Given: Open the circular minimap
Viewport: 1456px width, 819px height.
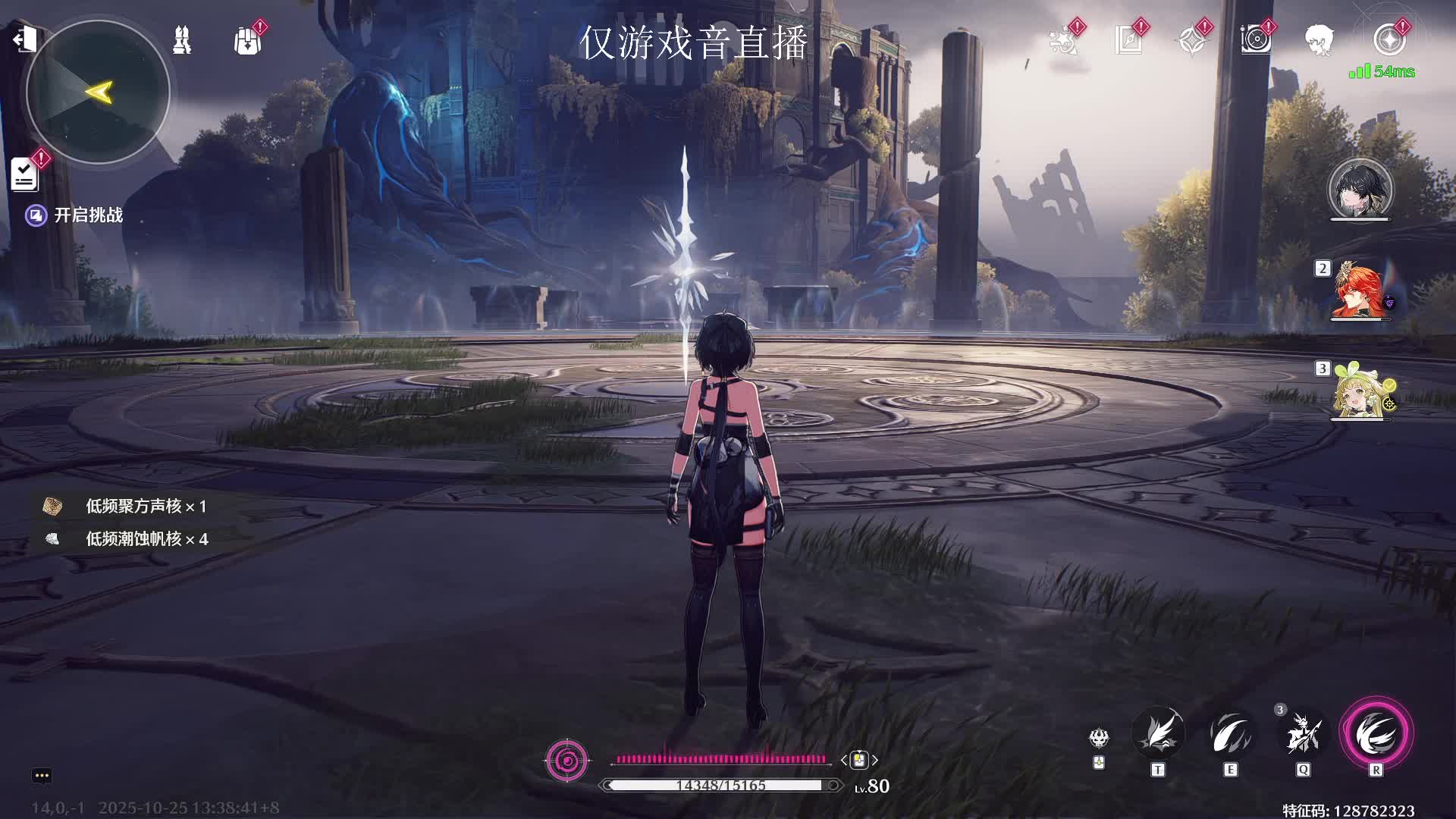Looking at the screenshot, I should coord(98,92).
